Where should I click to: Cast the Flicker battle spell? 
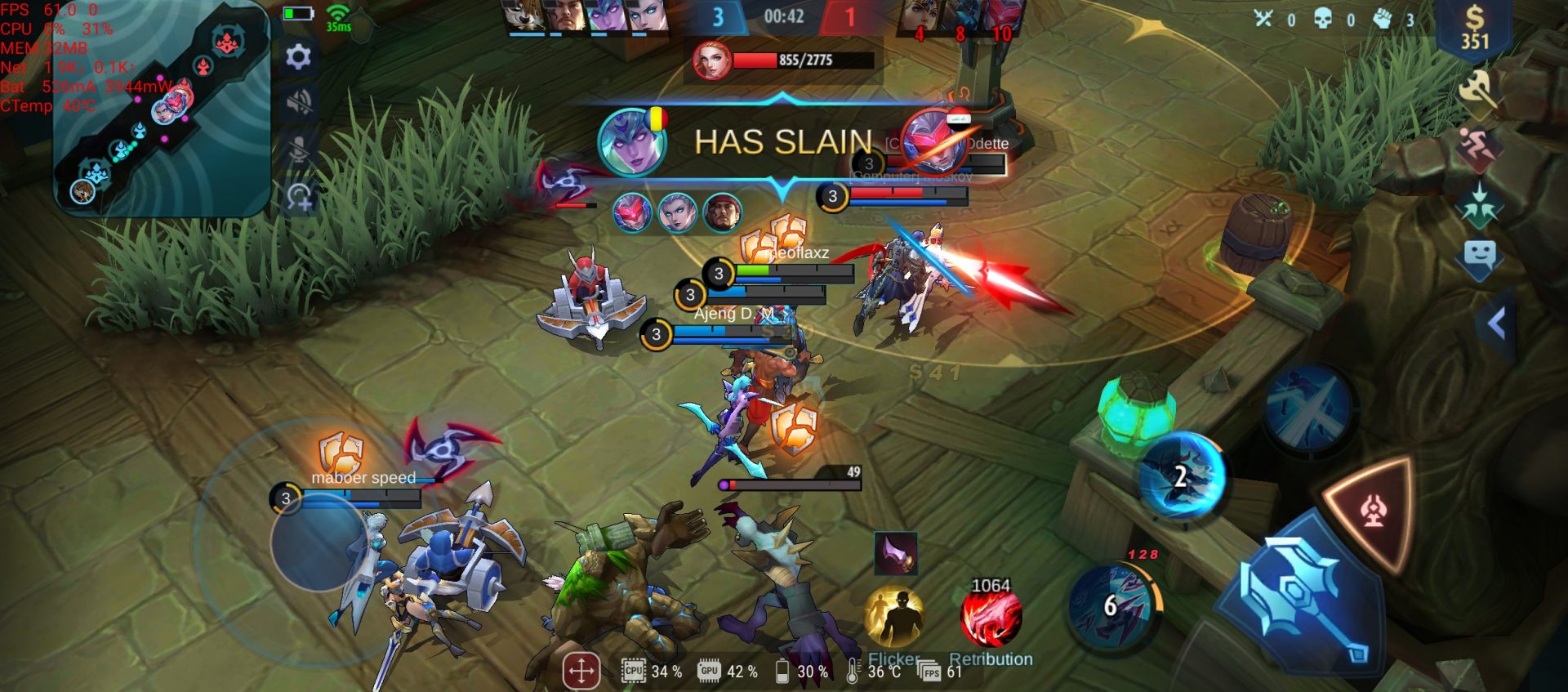coord(894,617)
